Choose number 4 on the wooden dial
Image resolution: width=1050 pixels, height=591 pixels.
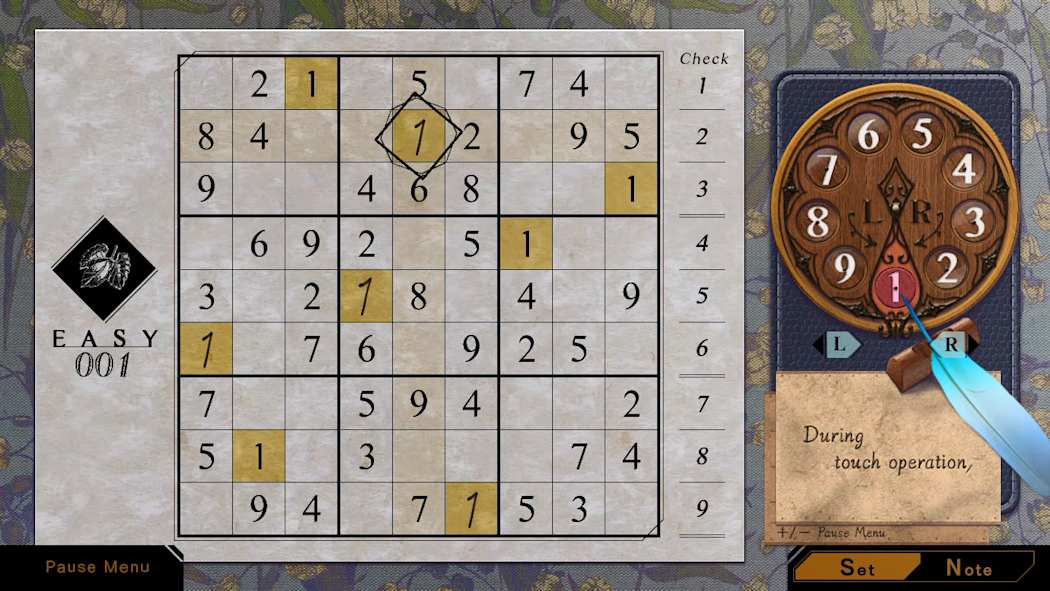(x=964, y=169)
